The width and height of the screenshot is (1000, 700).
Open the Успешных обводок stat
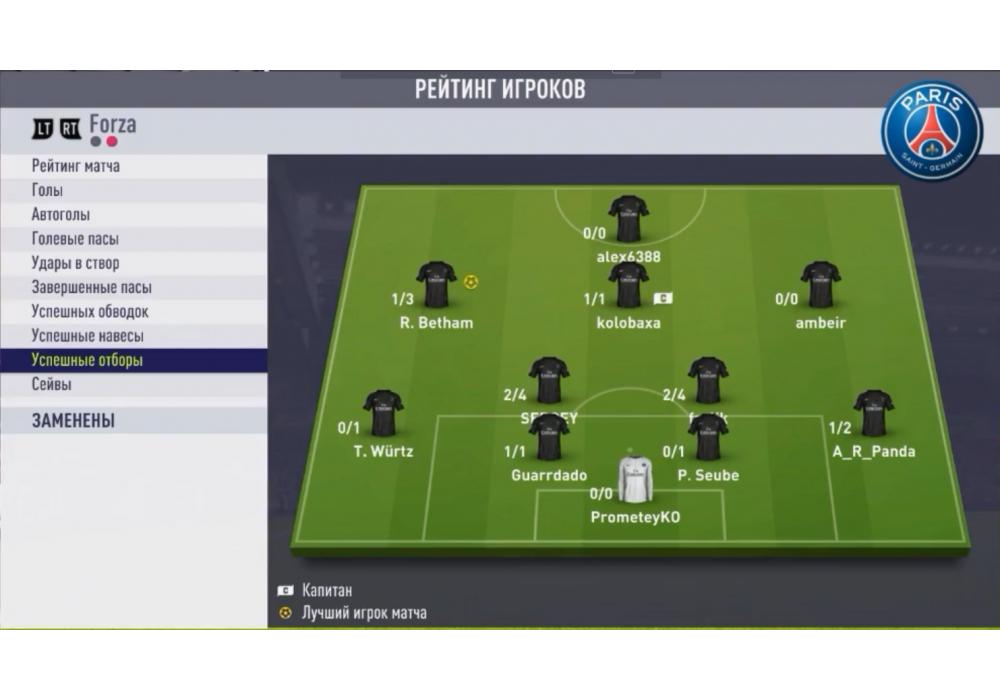click(90, 312)
